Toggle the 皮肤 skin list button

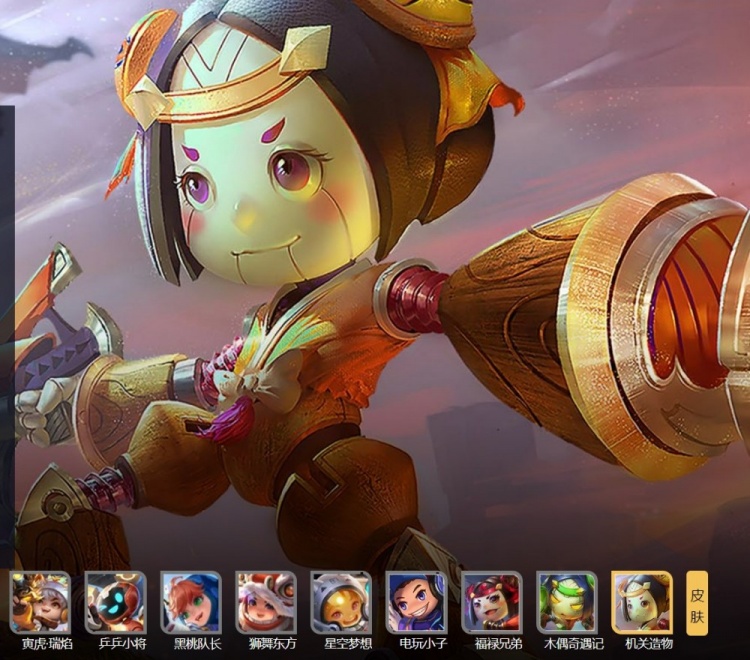coord(697,604)
